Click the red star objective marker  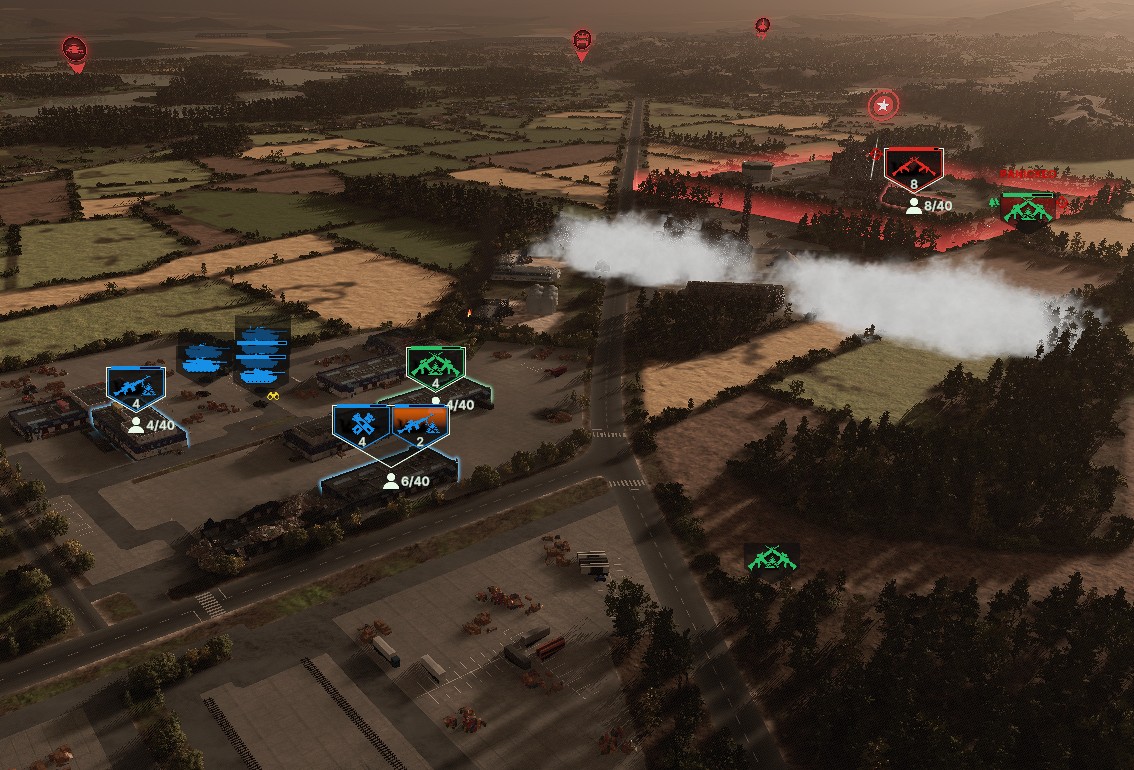(x=883, y=104)
